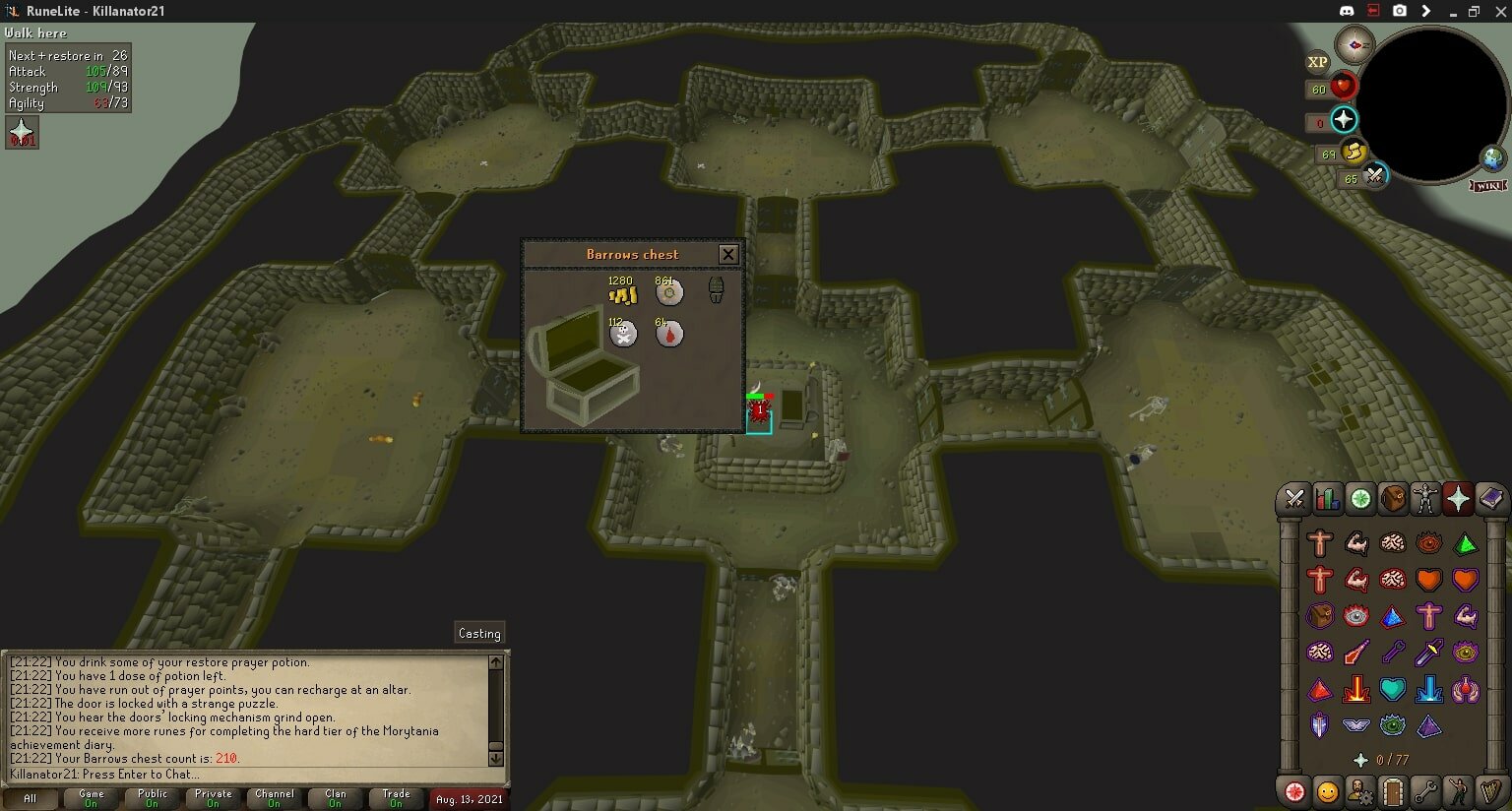The height and width of the screenshot is (811, 1512).
Task: Close the Barrows chest window
Action: click(x=728, y=254)
